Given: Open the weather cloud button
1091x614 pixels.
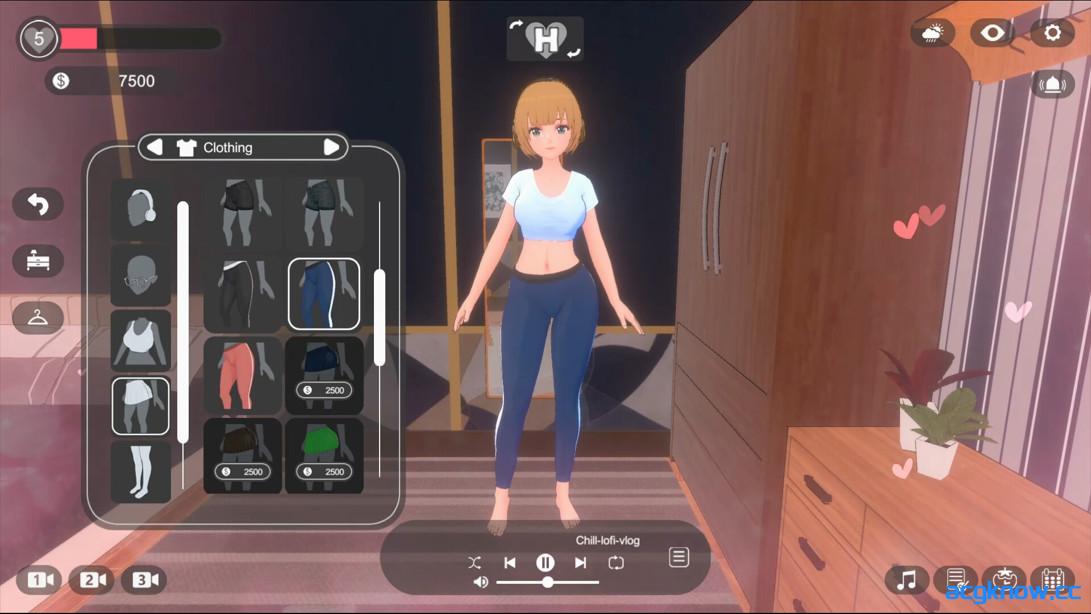Looking at the screenshot, I should pyautogui.click(x=932, y=33).
